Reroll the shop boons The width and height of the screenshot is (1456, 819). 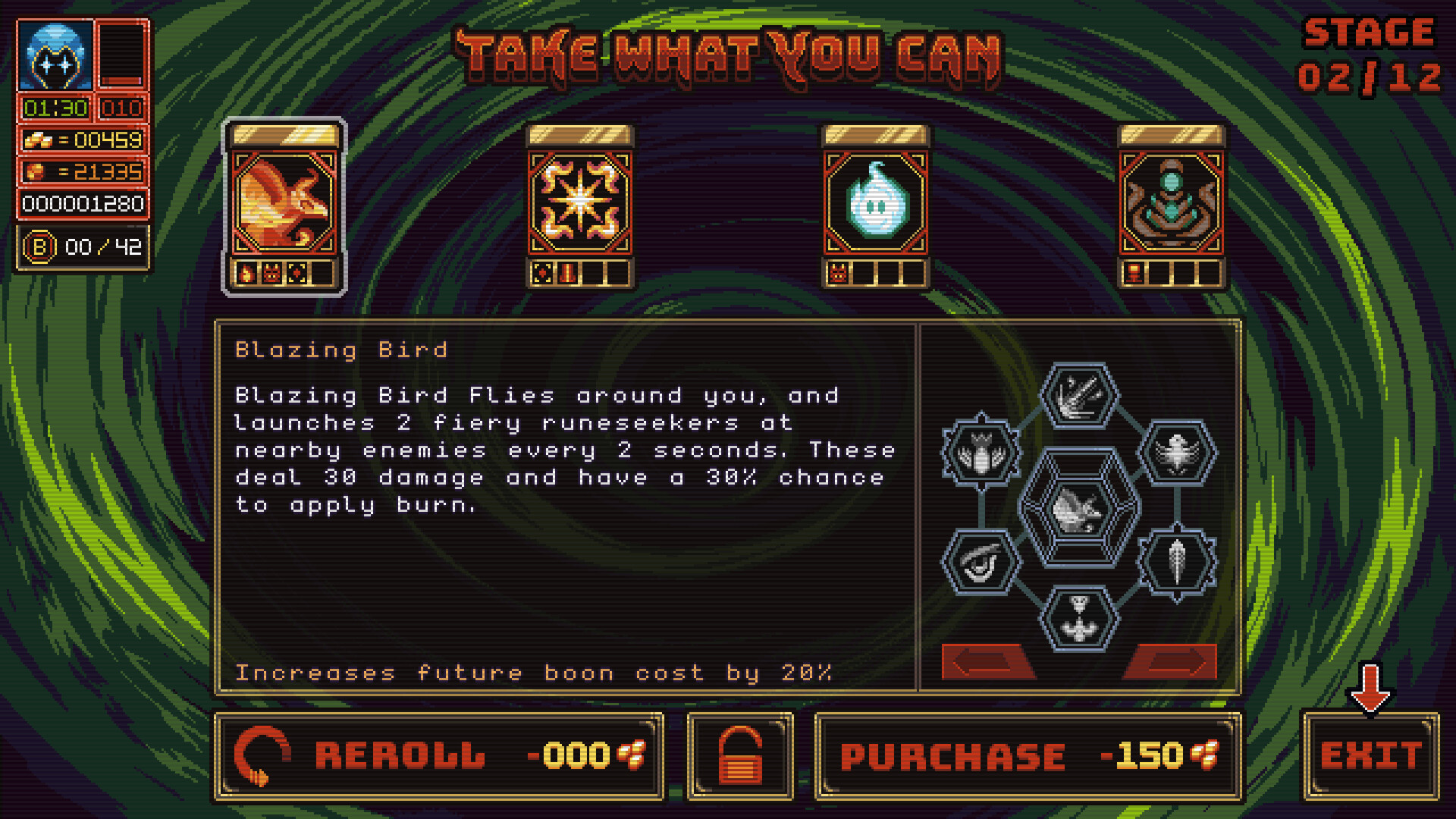point(439,756)
